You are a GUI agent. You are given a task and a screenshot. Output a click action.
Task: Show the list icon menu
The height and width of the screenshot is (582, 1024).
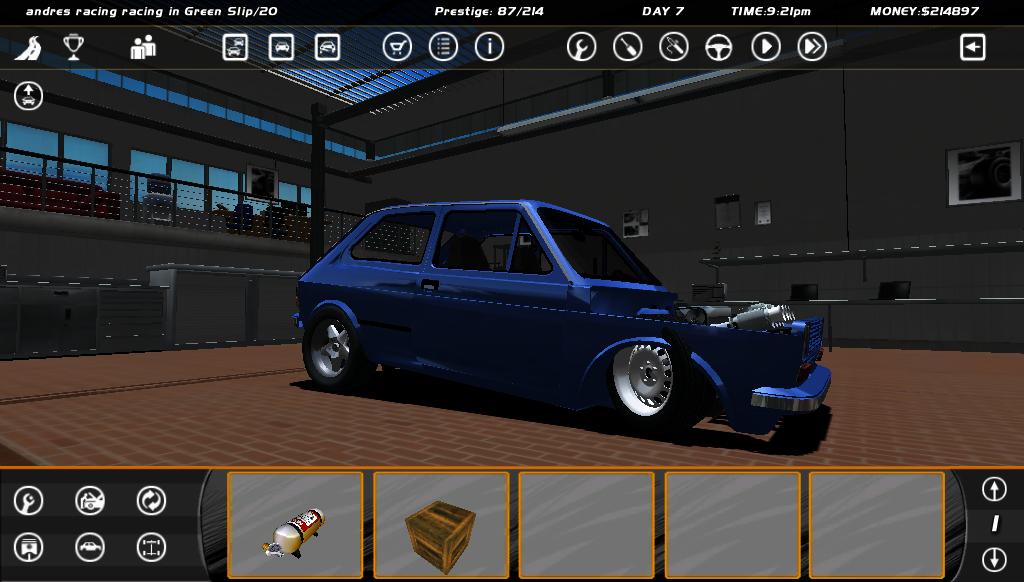443,47
